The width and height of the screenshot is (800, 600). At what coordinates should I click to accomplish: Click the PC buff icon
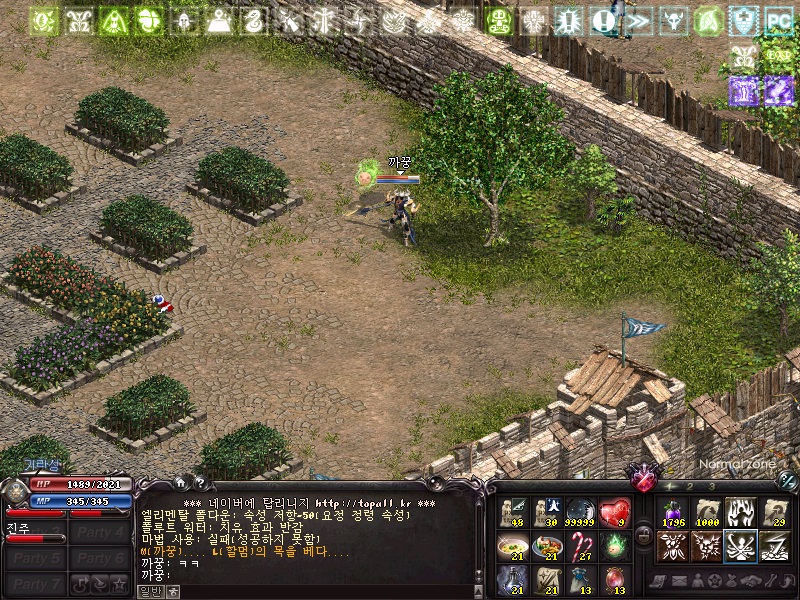(778, 20)
